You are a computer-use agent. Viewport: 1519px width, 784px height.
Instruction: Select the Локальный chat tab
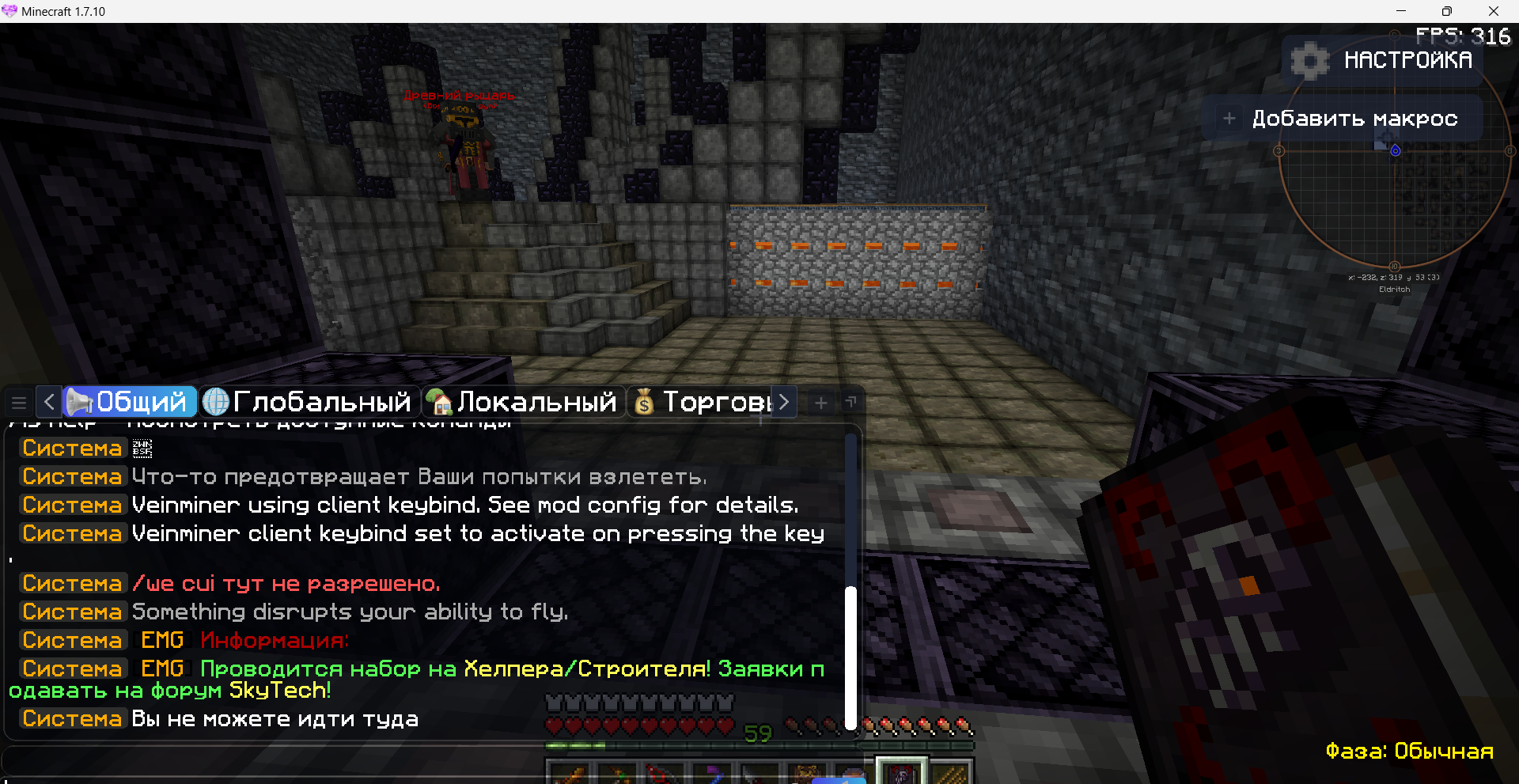tap(523, 402)
